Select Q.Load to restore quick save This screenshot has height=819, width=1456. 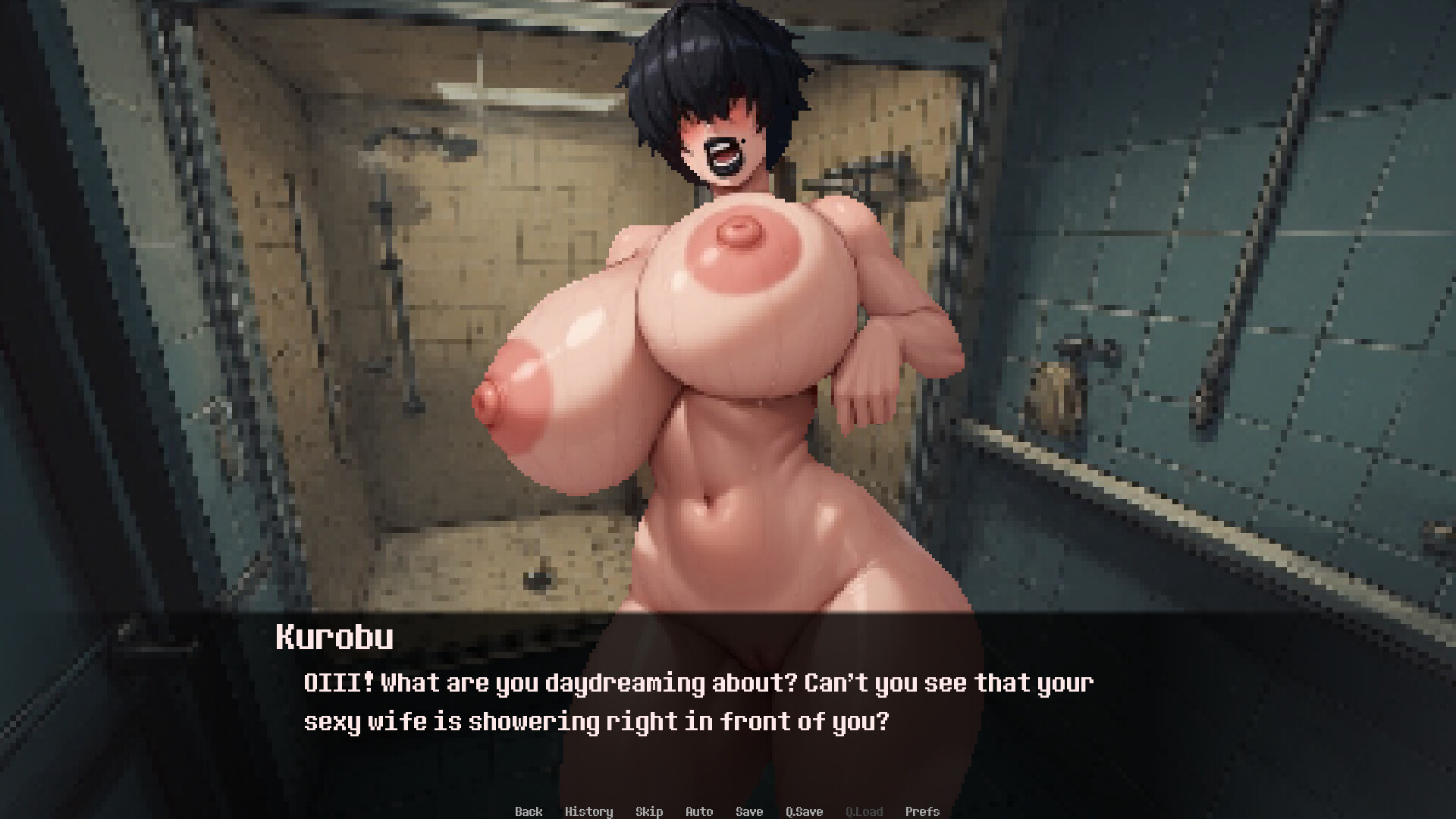click(864, 811)
